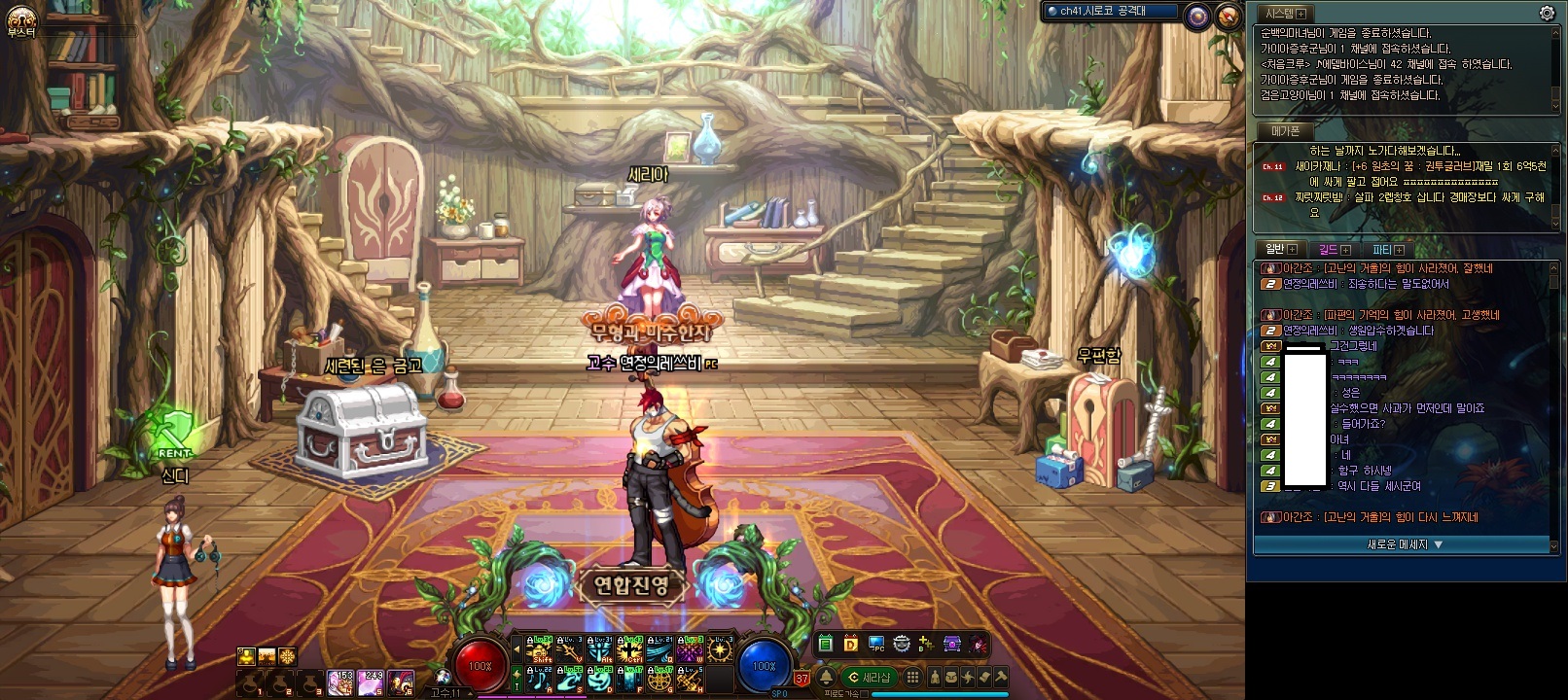The width and height of the screenshot is (1568, 700).
Task: Open the compass map button
Action: point(1229,15)
